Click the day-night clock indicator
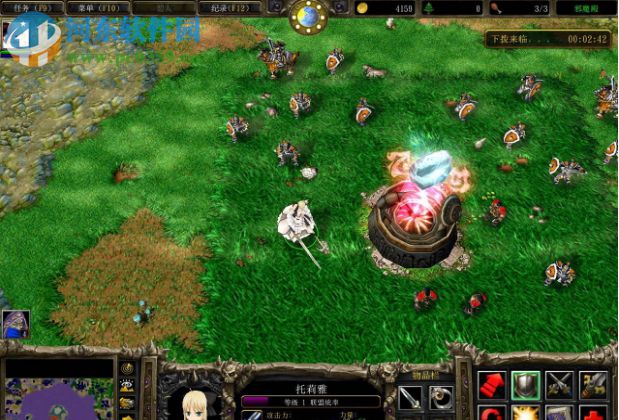The image size is (619, 420). click(x=308, y=15)
